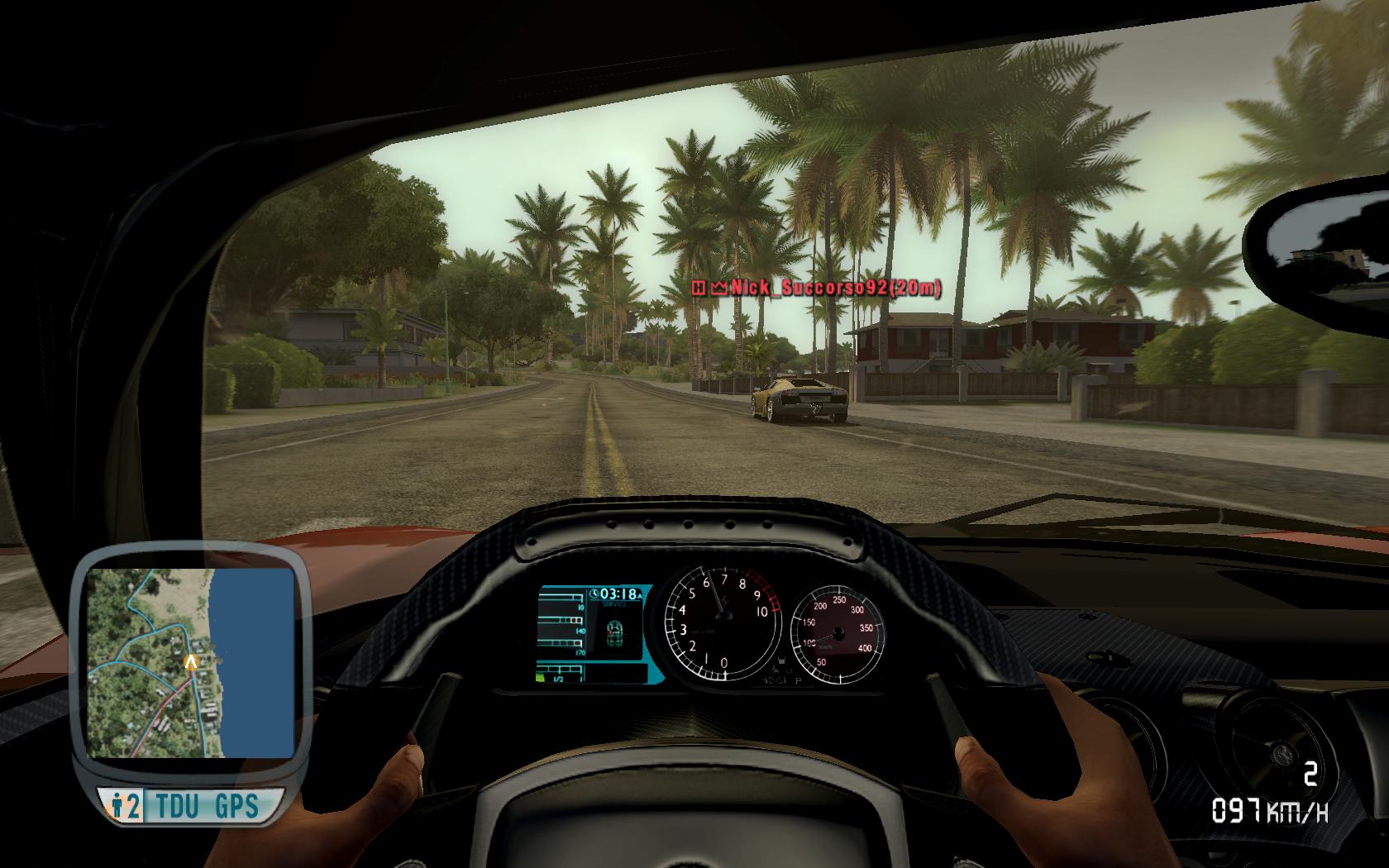Click the person icon on the GPS unit
Screen dimensions: 1389x868
tap(117, 803)
